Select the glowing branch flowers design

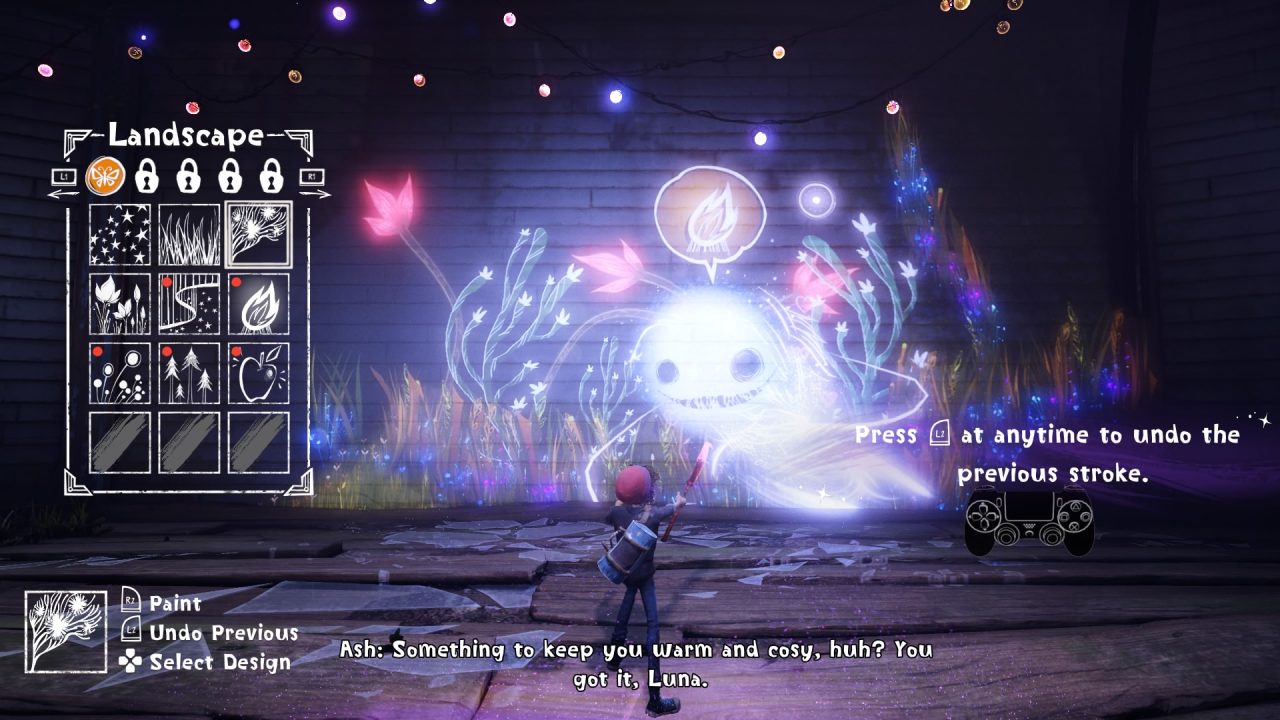(258, 235)
